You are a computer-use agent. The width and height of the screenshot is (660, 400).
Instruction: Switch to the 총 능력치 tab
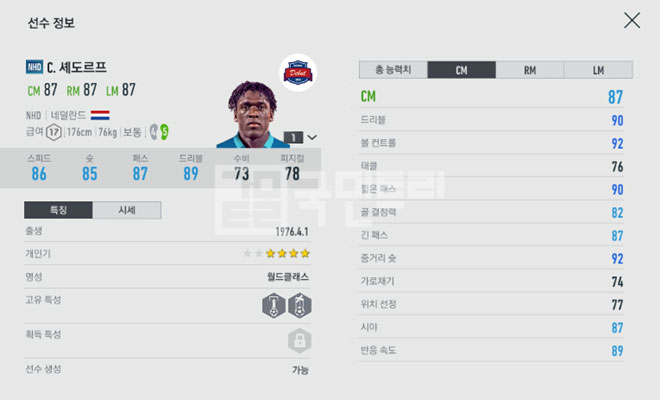pyautogui.click(x=393, y=70)
